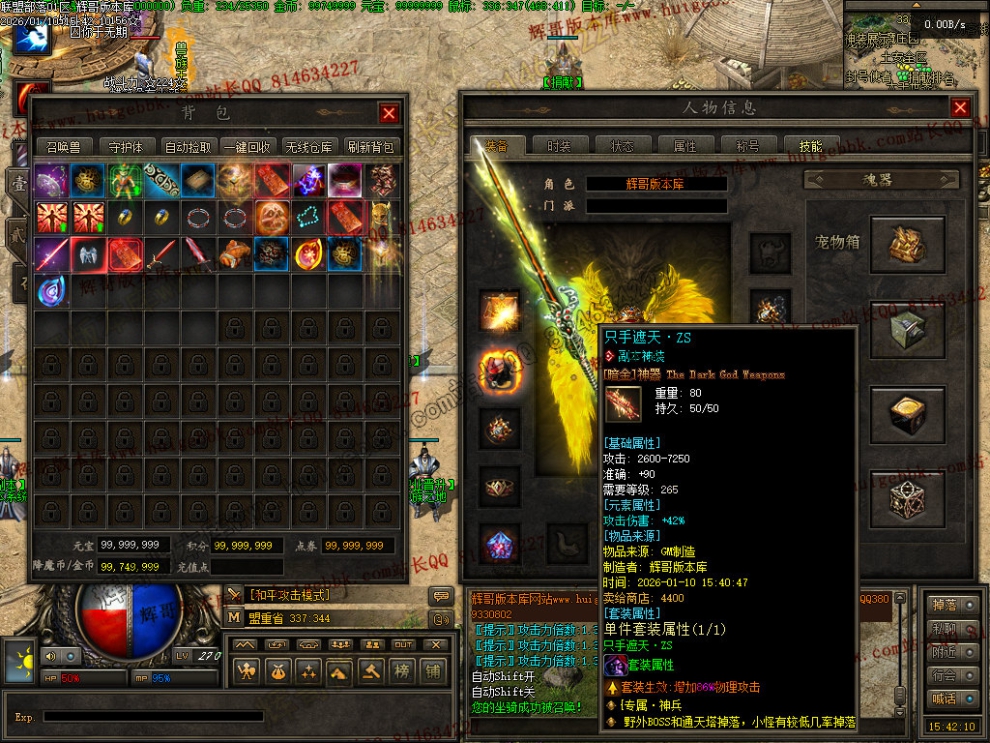The height and width of the screenshot is (743, 990).
Task: Select the cyan bead necklace item
Action: (309, 217)
